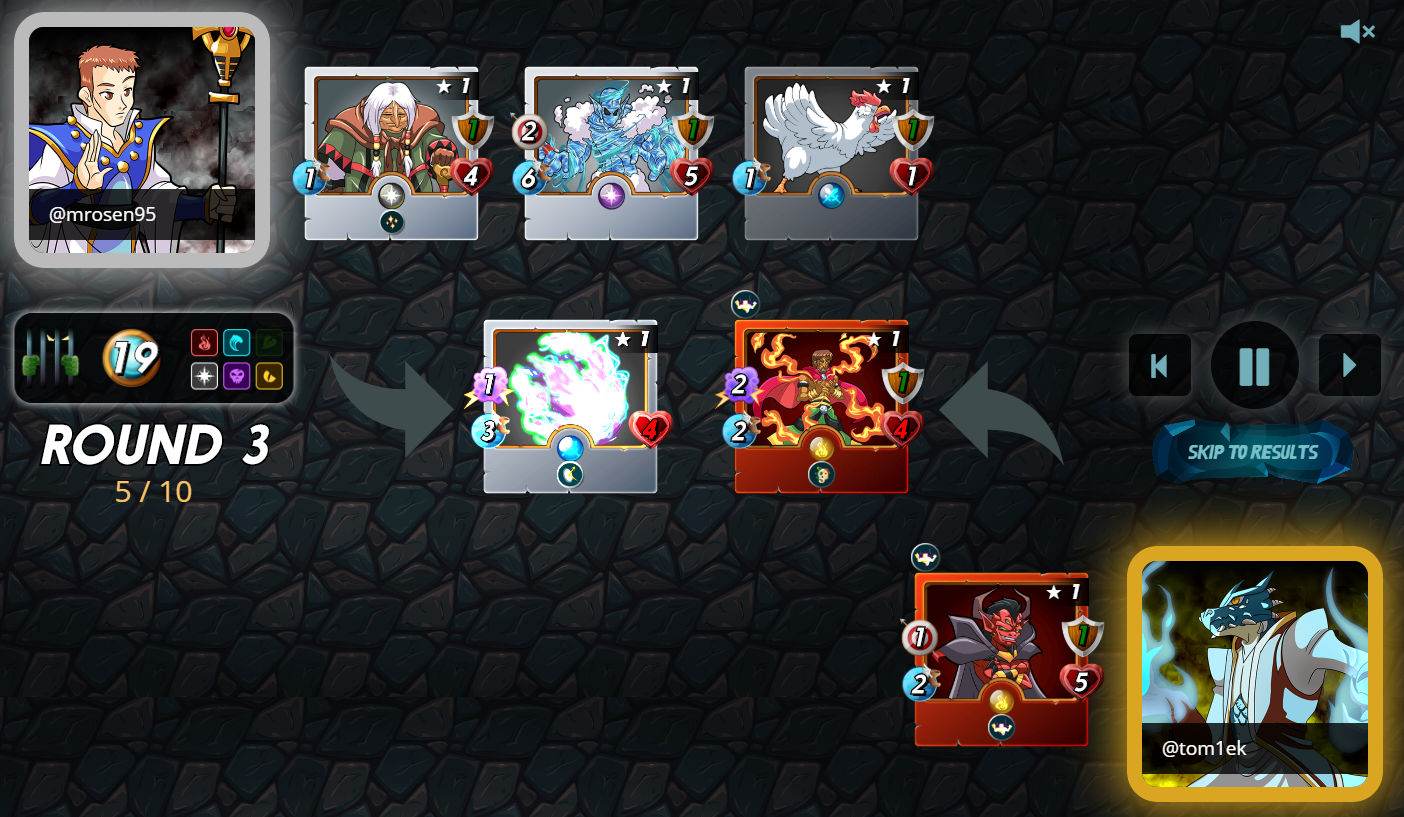Pause the battle replay
The image size is (1404, 817).
pyautogui.click(x=1254, y=365)
